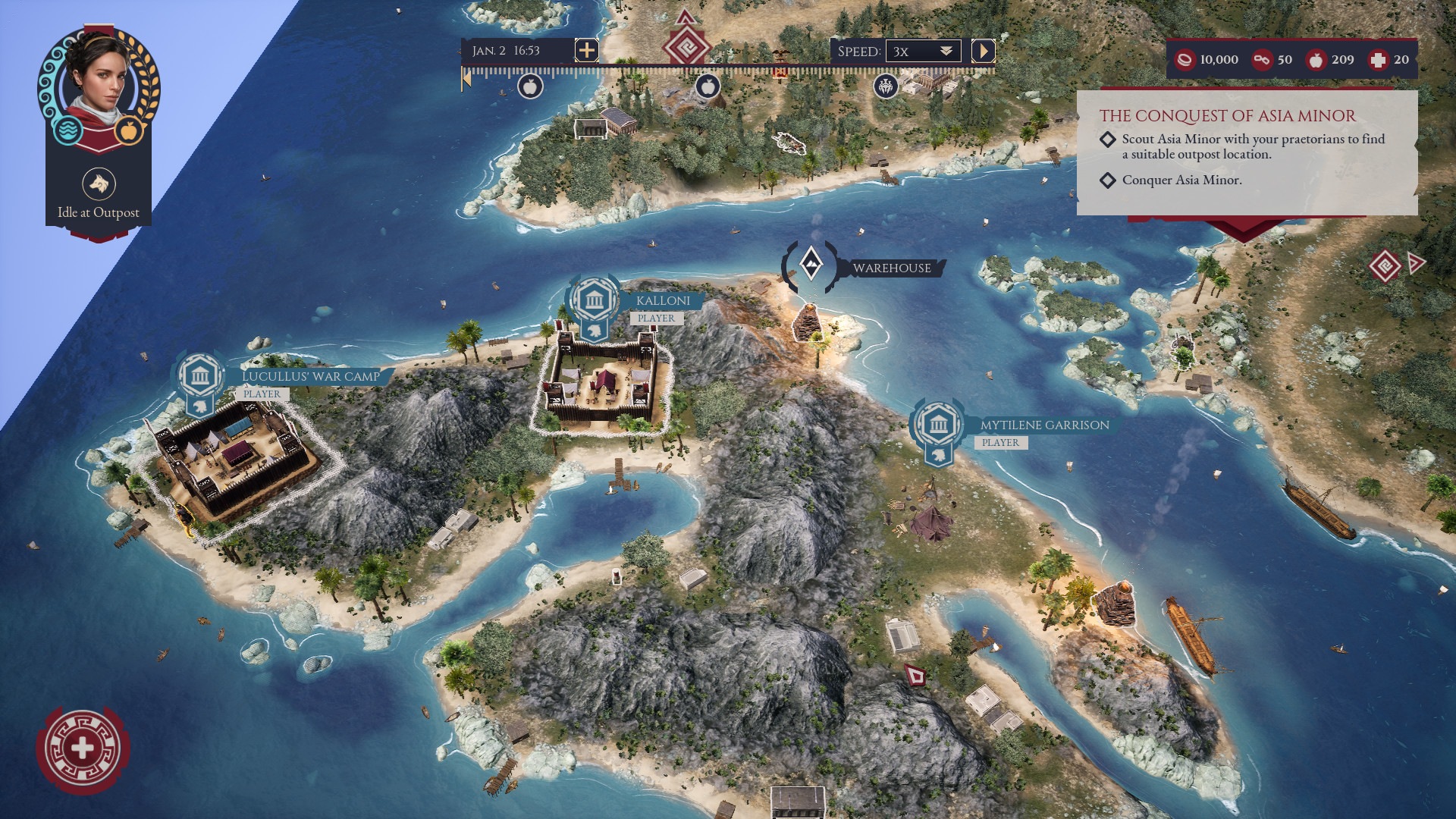Click the coin currency icon showing 10,000
The height and width of the screenshot is (819, 1456).
tap(1187, 60)
